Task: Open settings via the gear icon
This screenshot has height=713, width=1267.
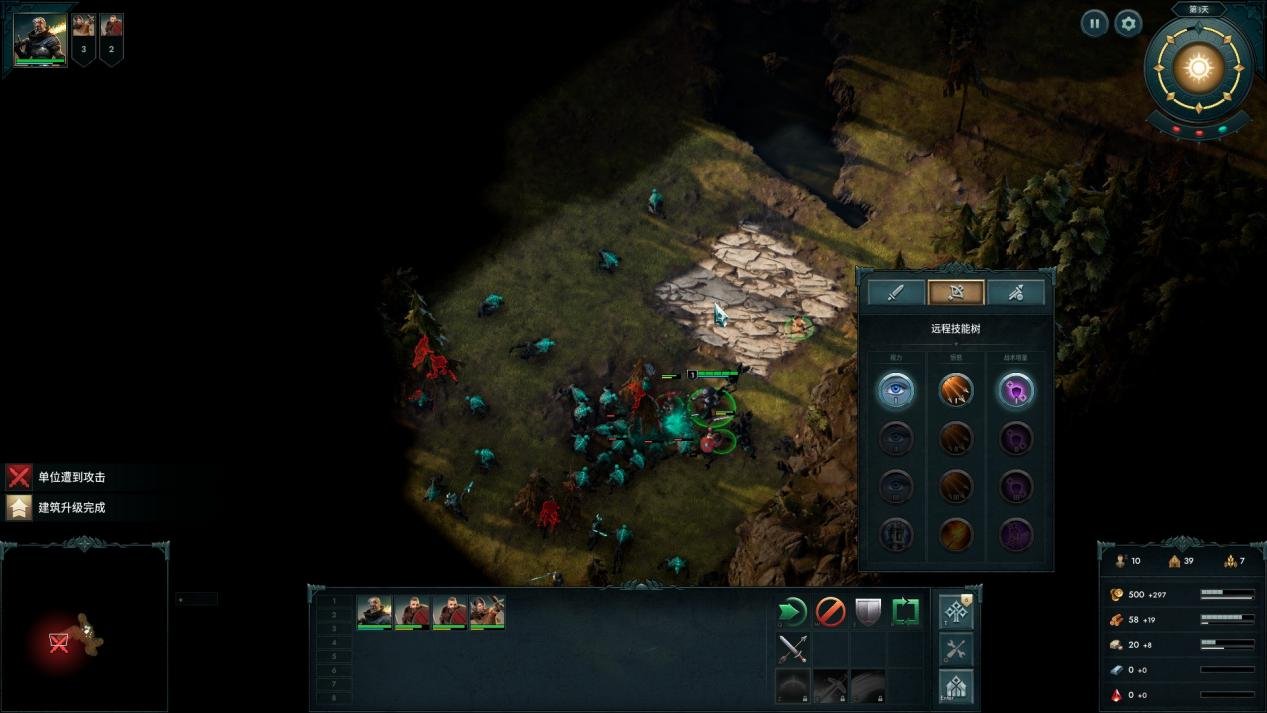Action: pos(1128,23)
